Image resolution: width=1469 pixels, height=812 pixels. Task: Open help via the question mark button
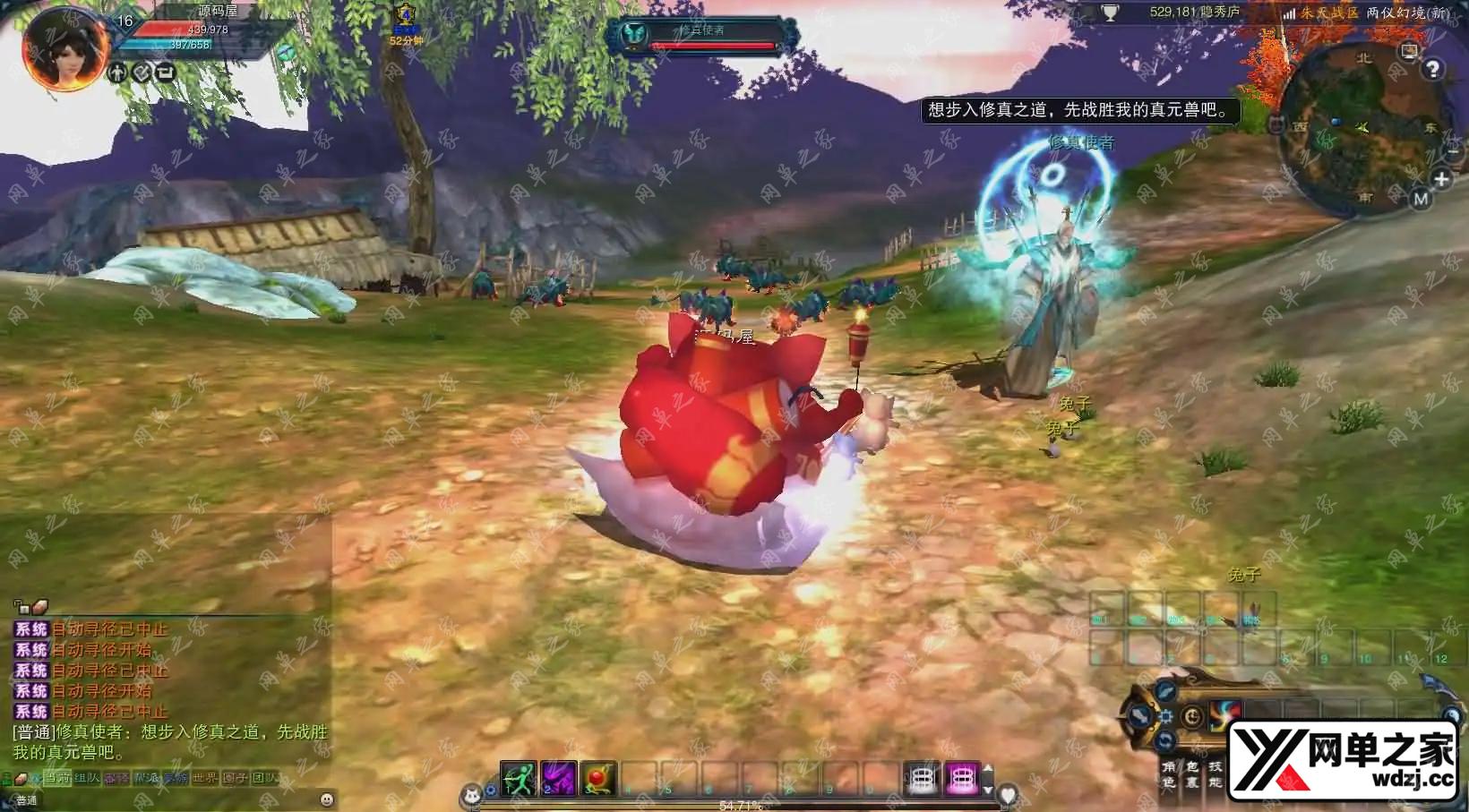(1433, 69)
